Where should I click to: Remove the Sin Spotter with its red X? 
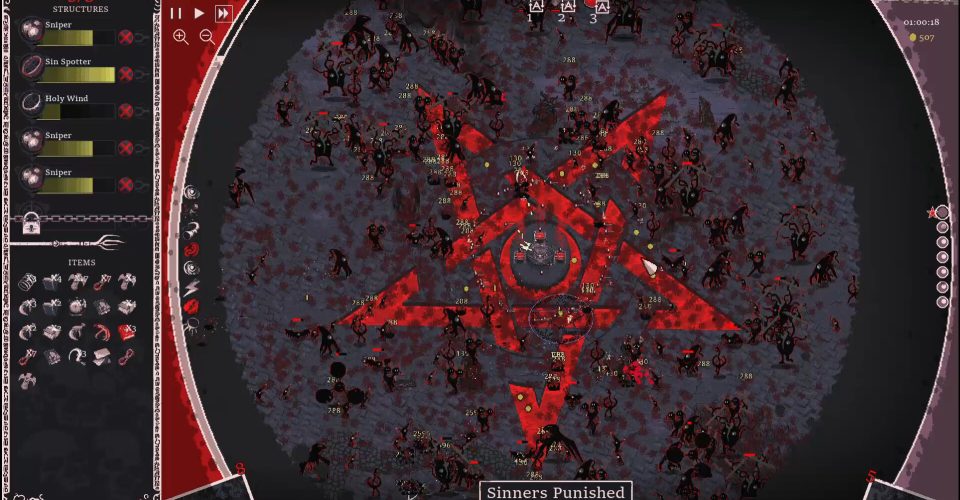click(126, 74)
